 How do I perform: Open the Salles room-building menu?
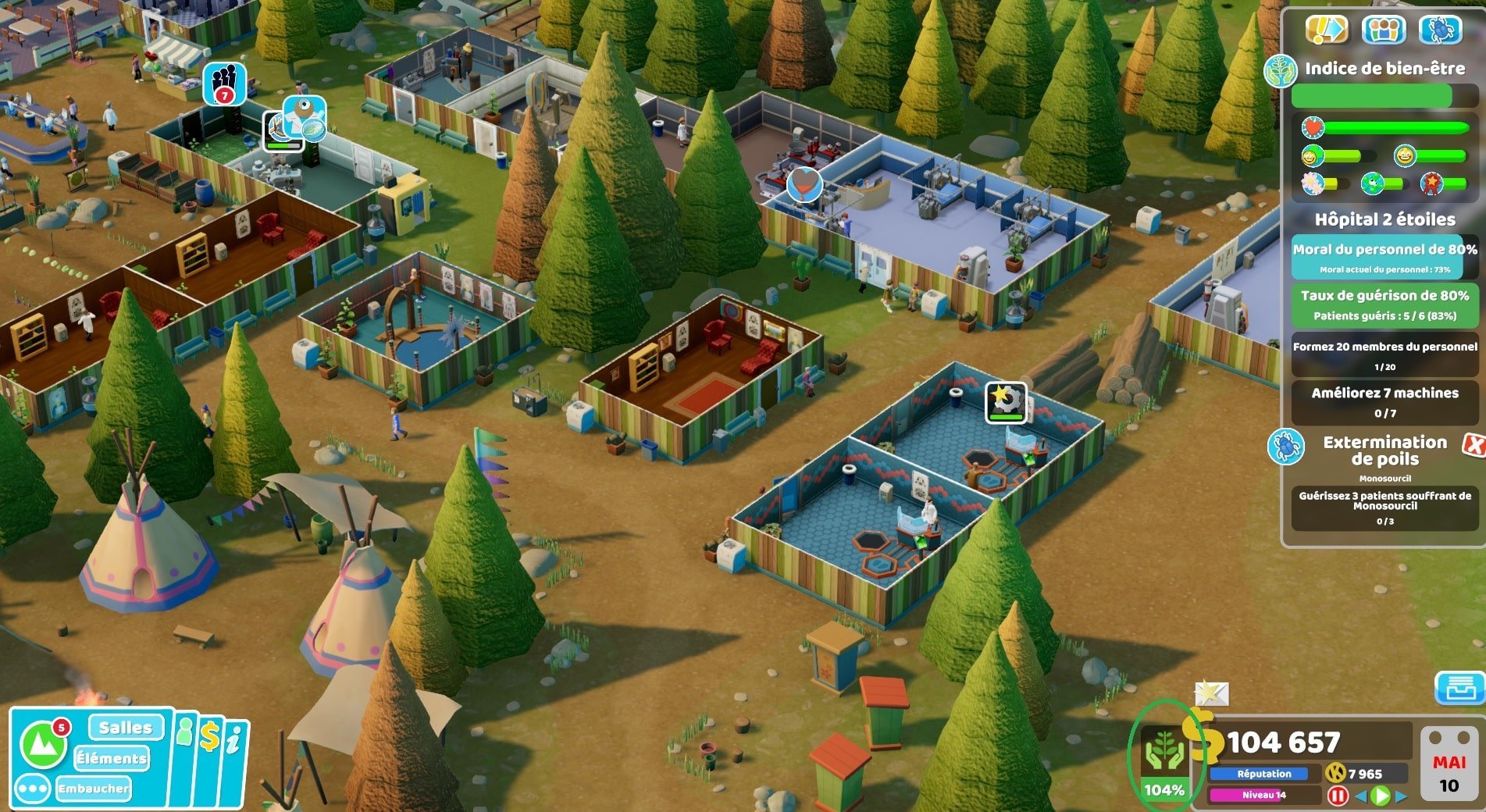(125, 728)
